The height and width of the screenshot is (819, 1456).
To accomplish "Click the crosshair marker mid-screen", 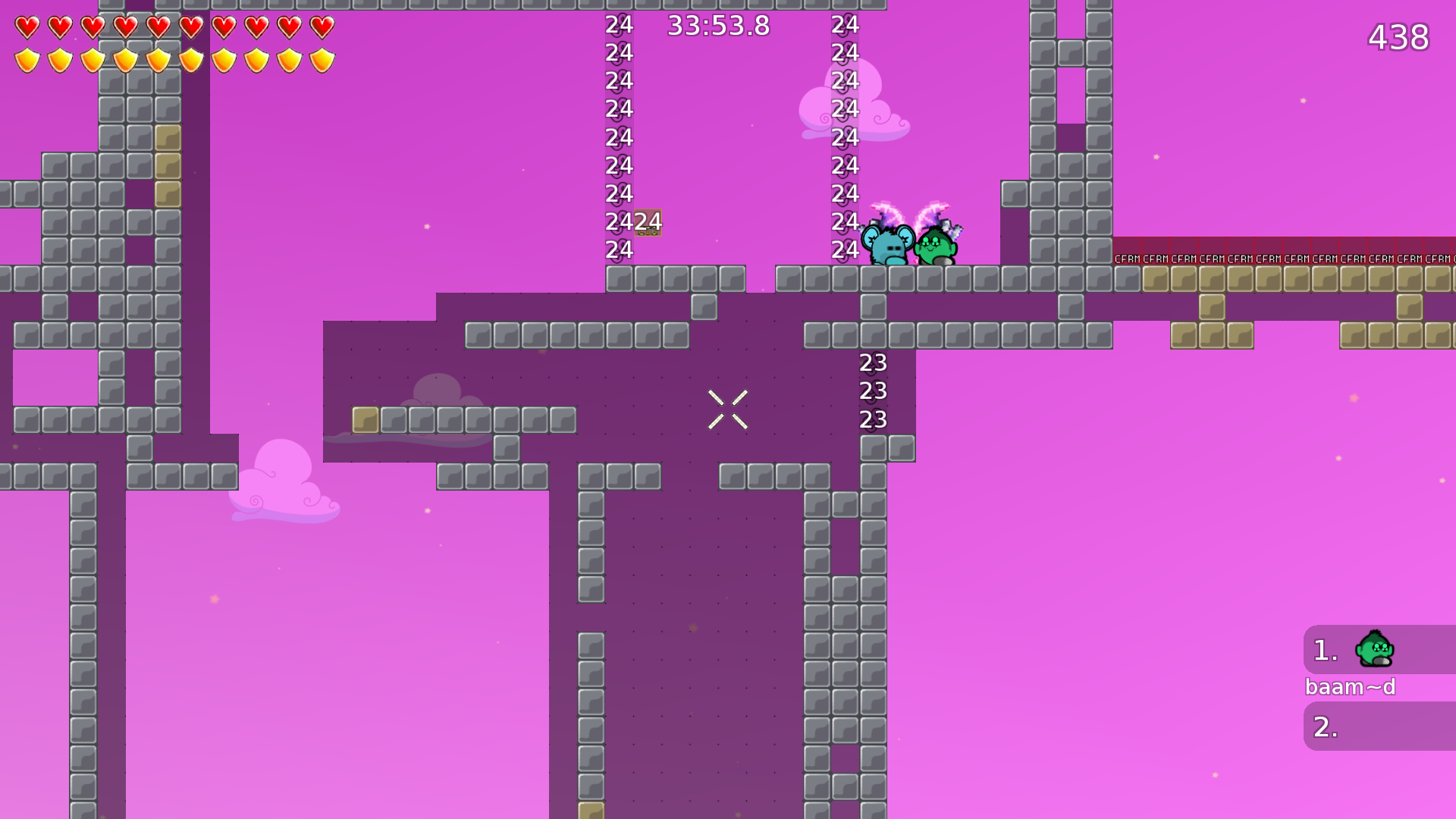I will point(728,408).
